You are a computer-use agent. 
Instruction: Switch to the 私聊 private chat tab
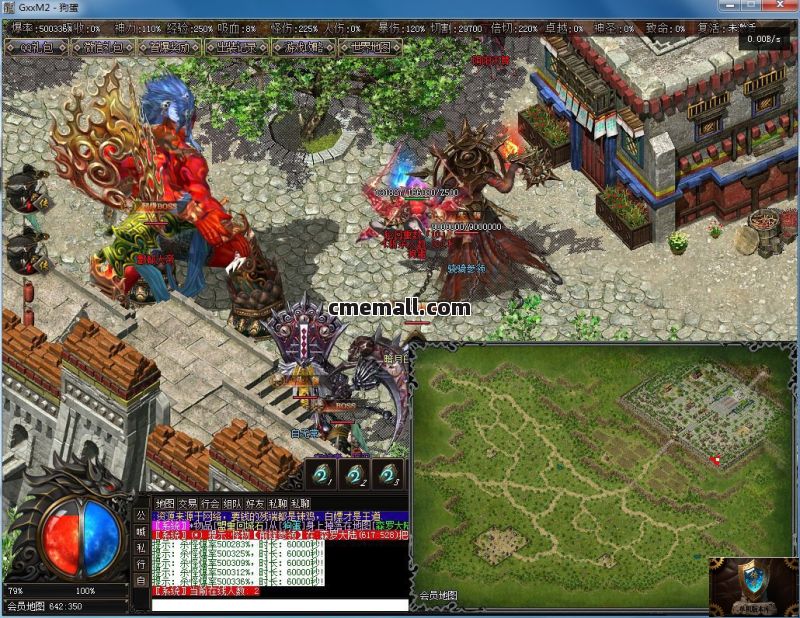pos(279,503)
